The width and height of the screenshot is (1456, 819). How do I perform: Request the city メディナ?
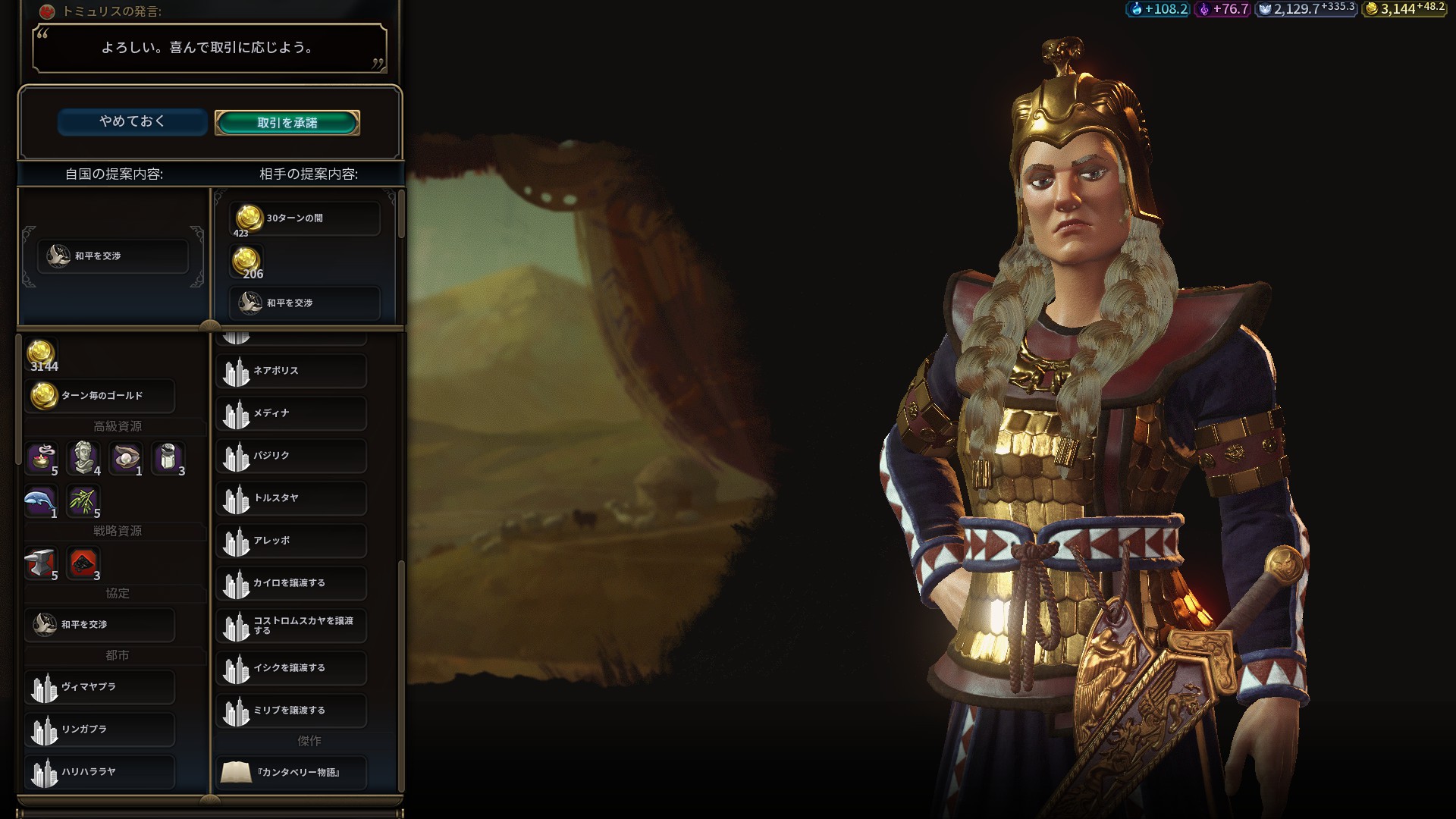click(291, 413)
